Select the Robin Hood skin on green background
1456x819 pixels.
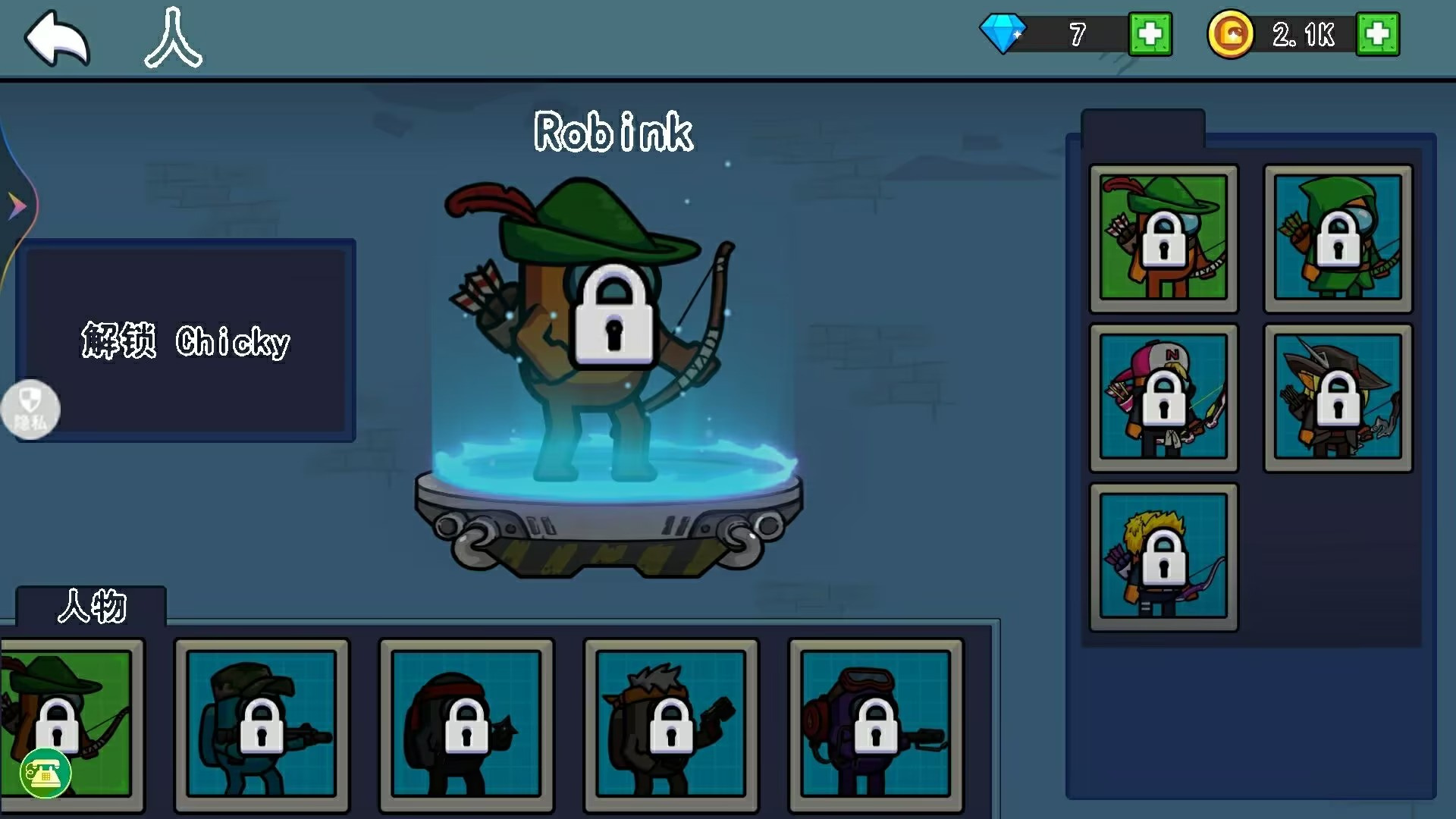click(x=1163, y=238)
